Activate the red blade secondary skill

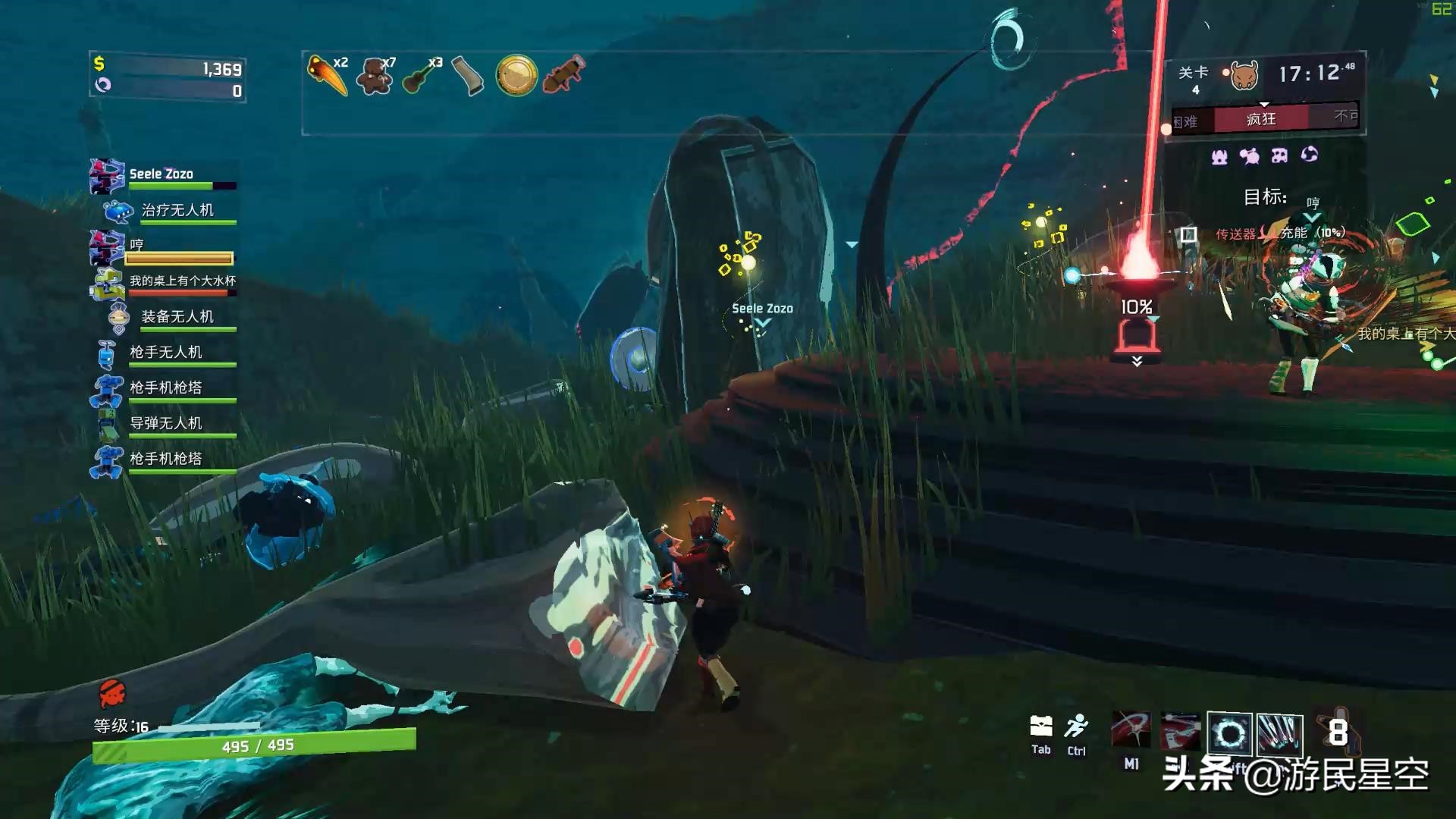click(x=1180, y=732)
